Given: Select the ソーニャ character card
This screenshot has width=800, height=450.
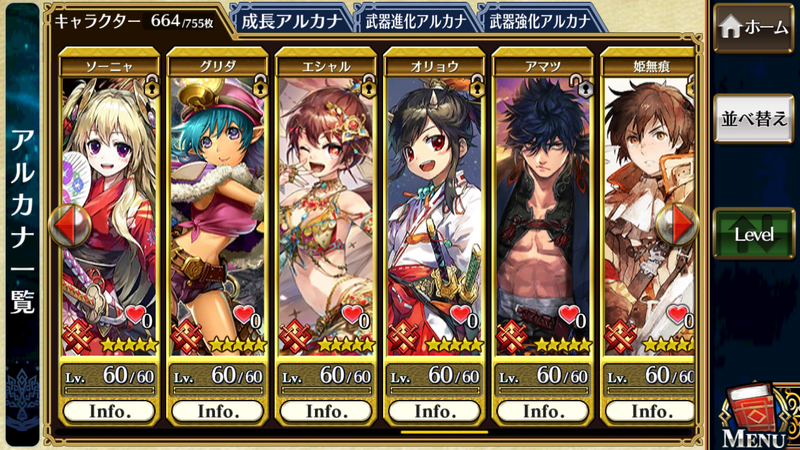Looking at the screenshot, I should coord(109,200).
